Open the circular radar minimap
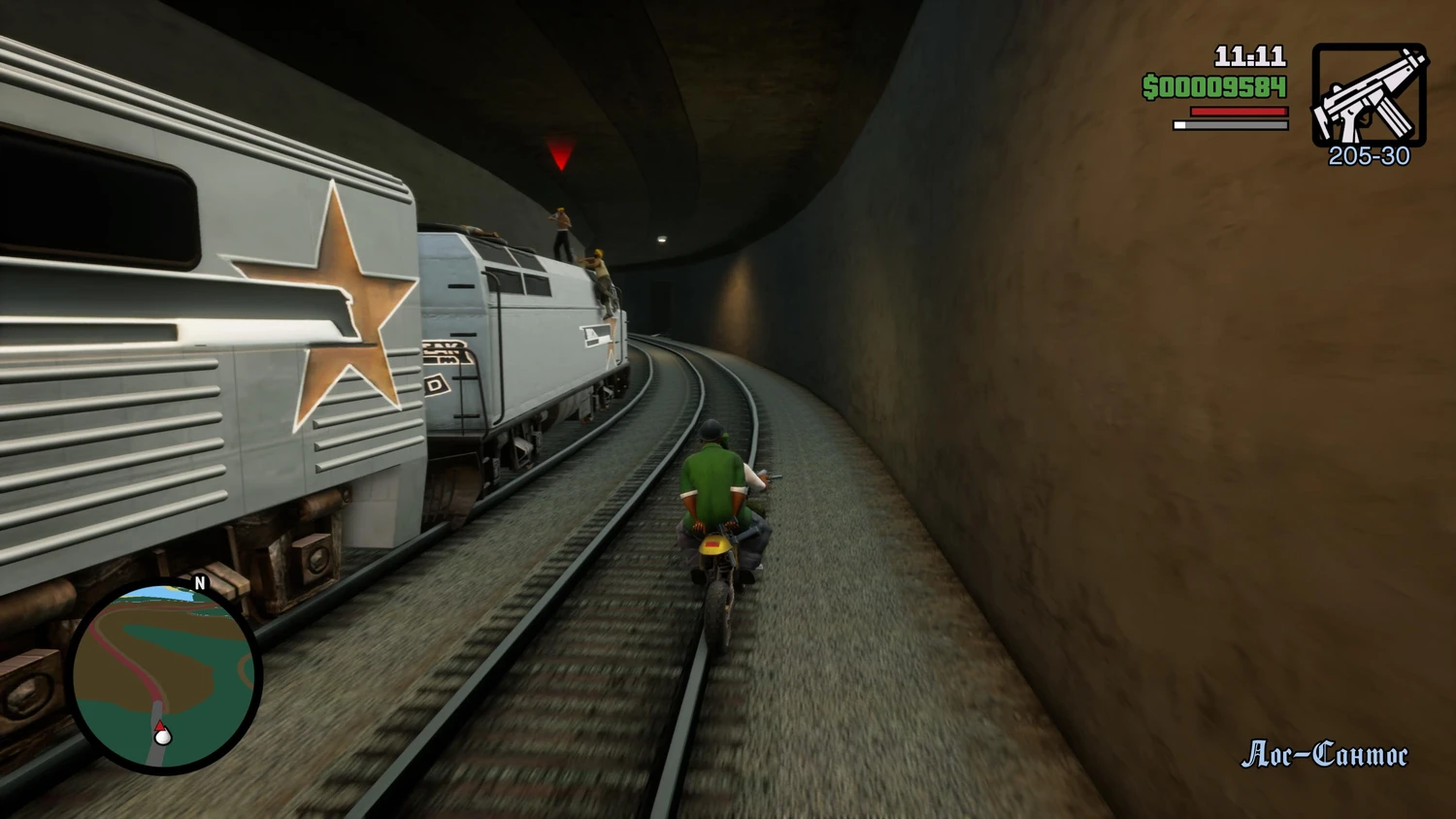 [x=164, y=675]
